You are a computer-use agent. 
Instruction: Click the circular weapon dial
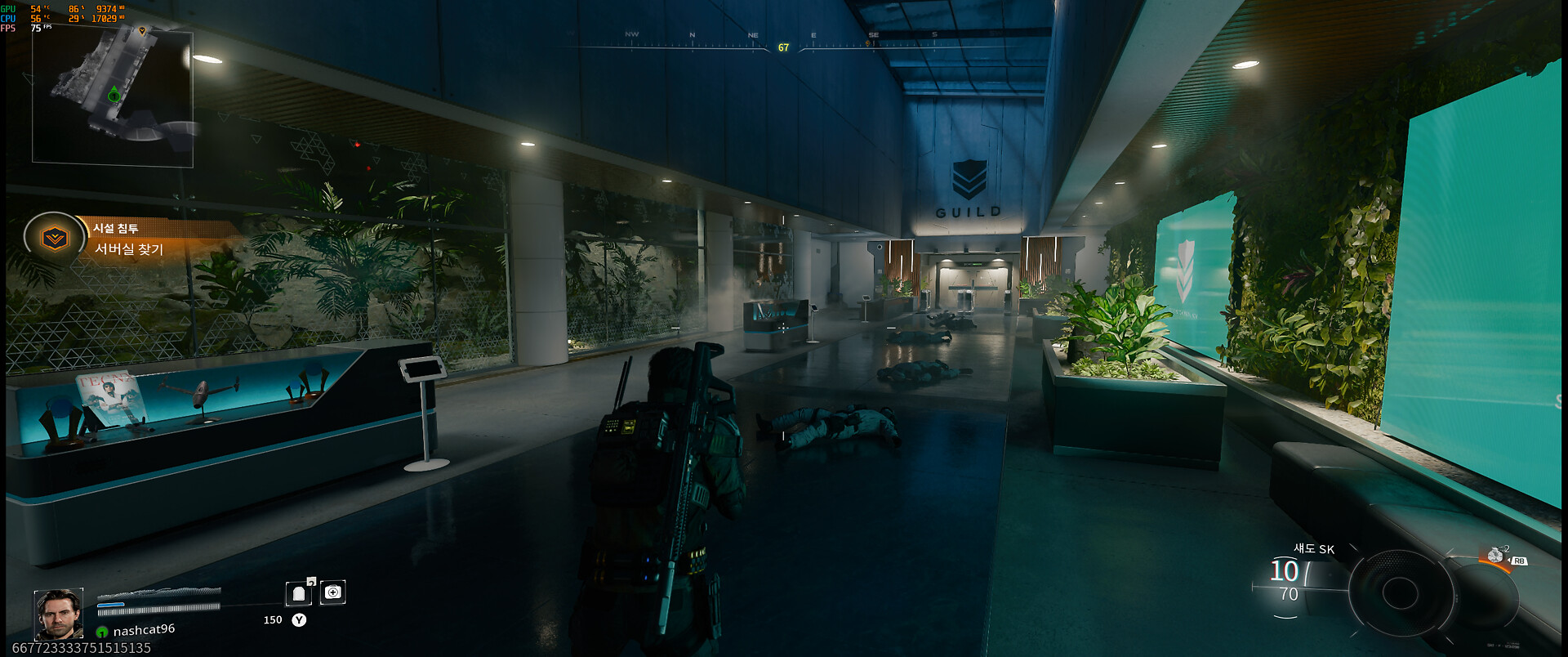point(1400,592)
